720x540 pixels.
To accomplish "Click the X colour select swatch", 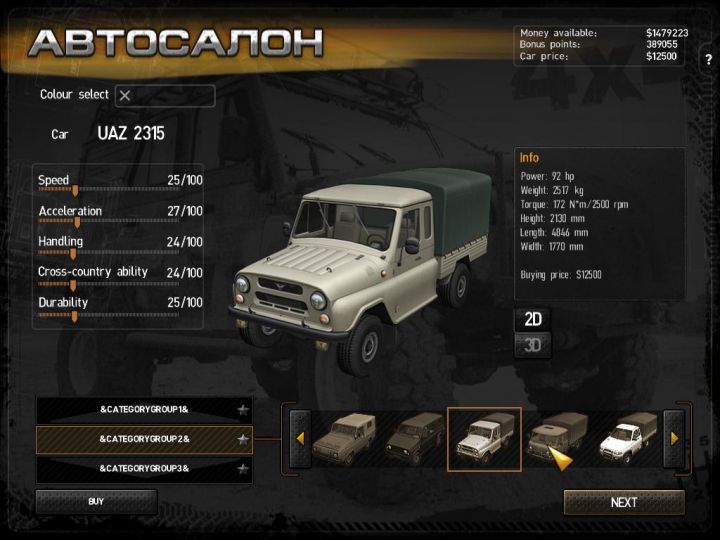I will pos(125,96).
